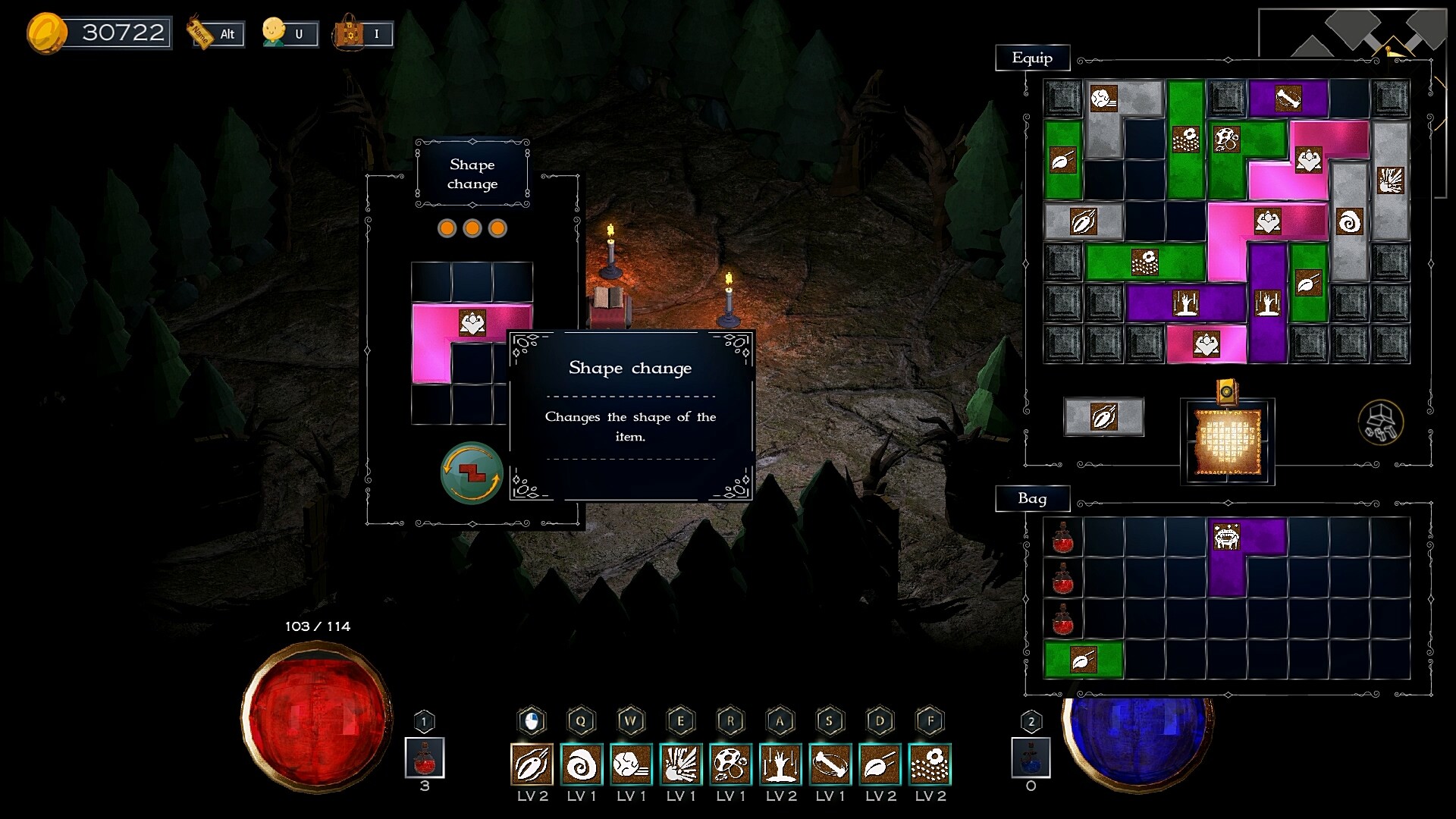Click the glowing parchment below Equip grid
This screenshot has height=819, width=1456.
(1227, 441)
